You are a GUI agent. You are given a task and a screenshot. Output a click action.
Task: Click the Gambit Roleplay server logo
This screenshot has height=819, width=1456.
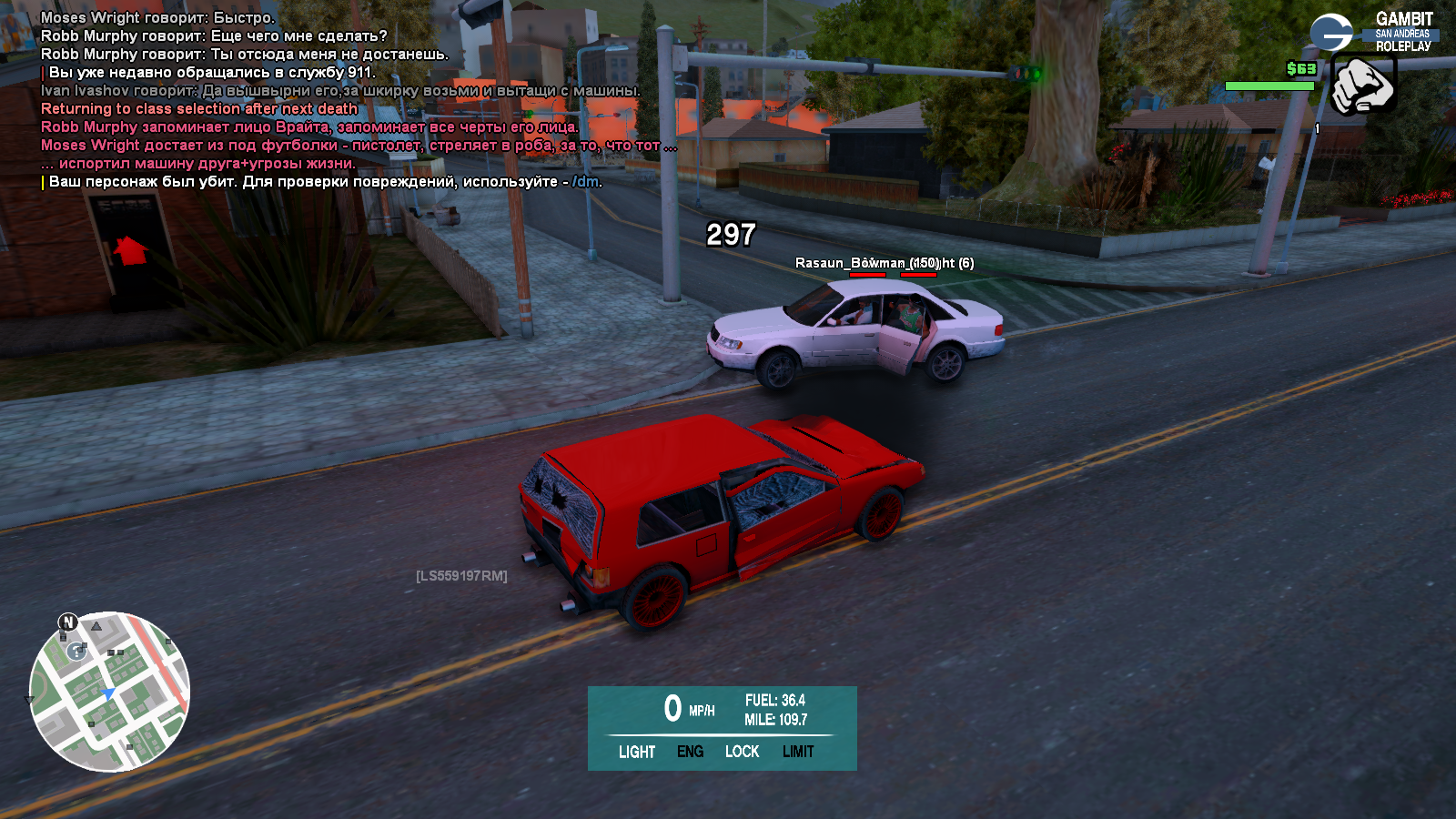click(x=1373, y=32)
